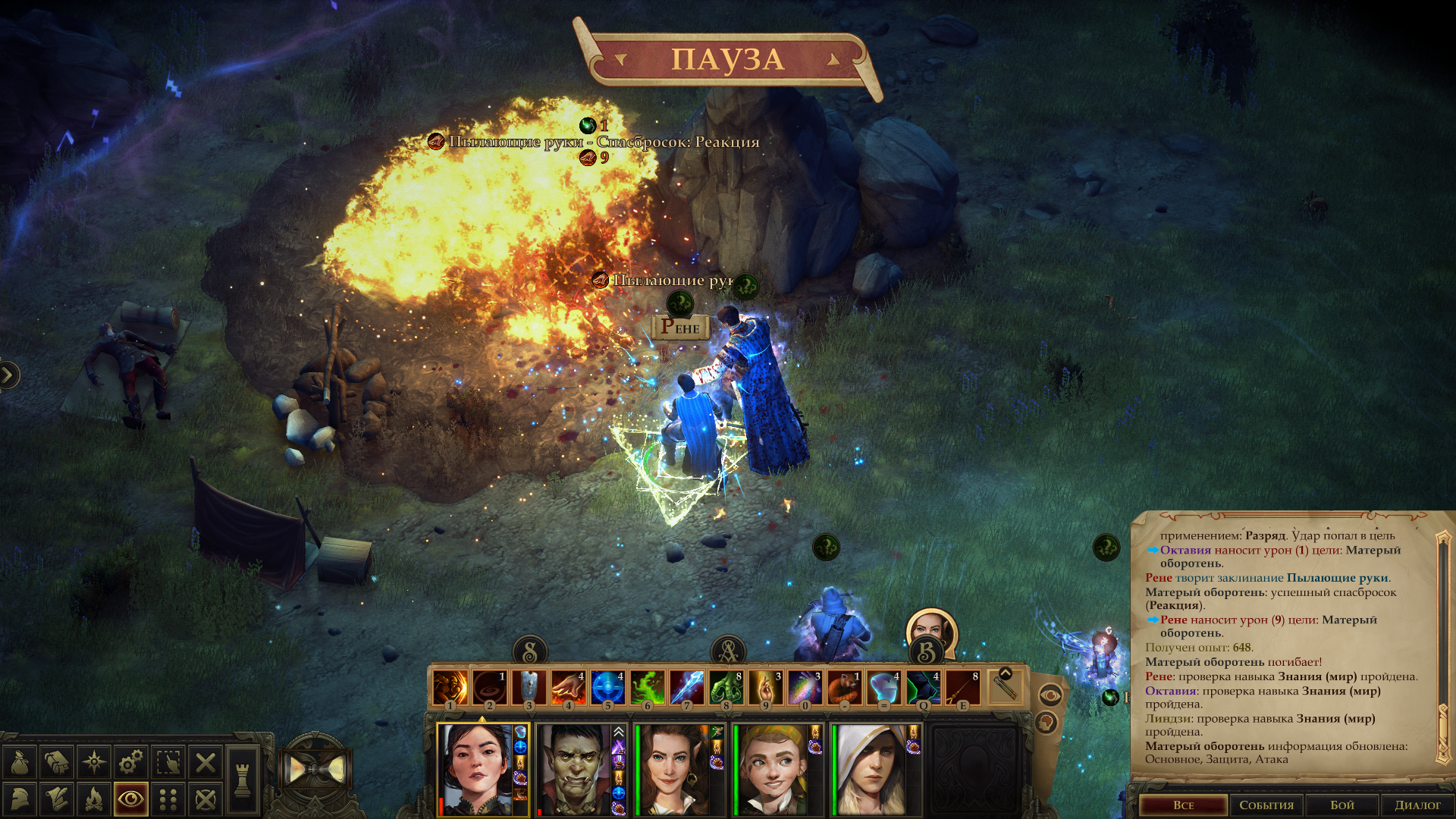Screen dimensions: 1456x819
Task: Switch combat log to Бой tab
Action: tap(1342, 805)
